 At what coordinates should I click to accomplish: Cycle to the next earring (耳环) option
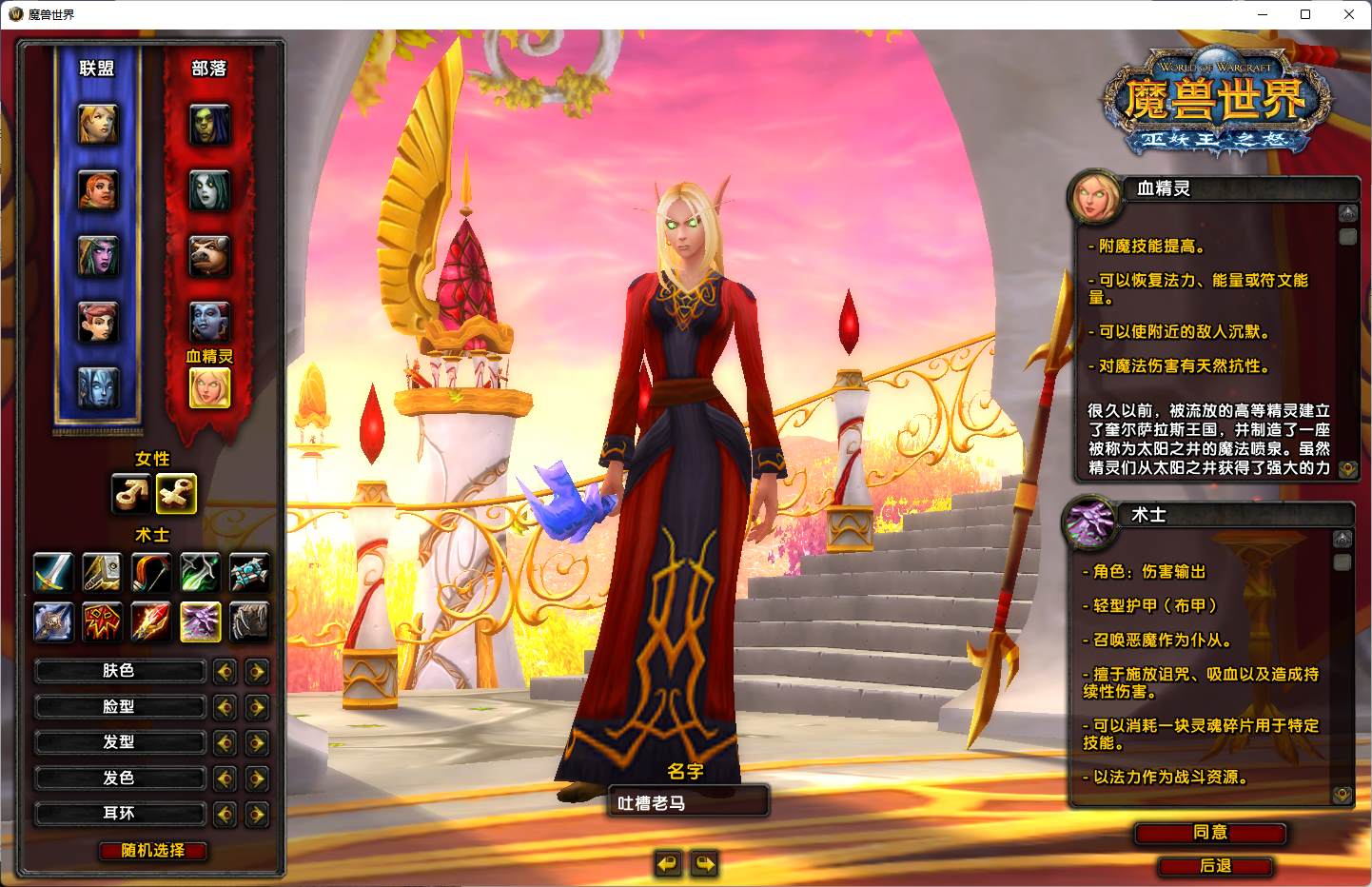coord(257,815)
